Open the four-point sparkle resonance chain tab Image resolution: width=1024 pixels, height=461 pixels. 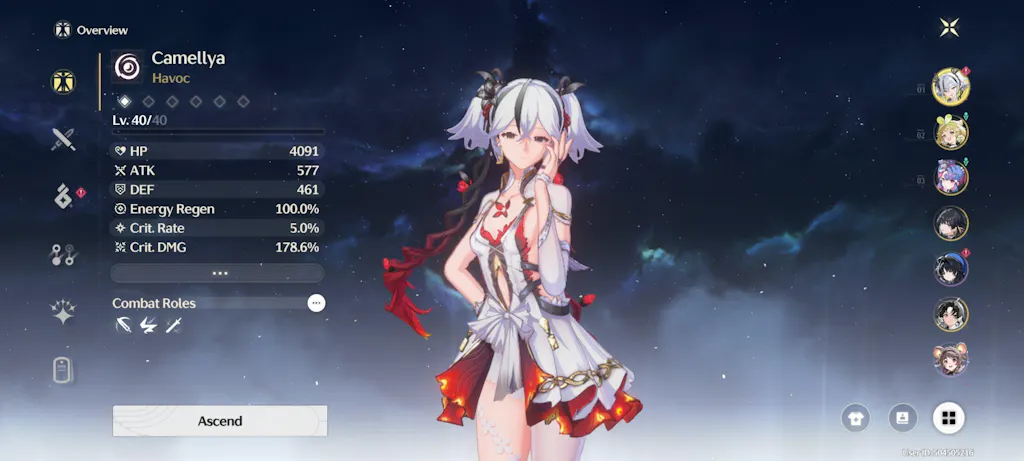(x=64, y=313)
